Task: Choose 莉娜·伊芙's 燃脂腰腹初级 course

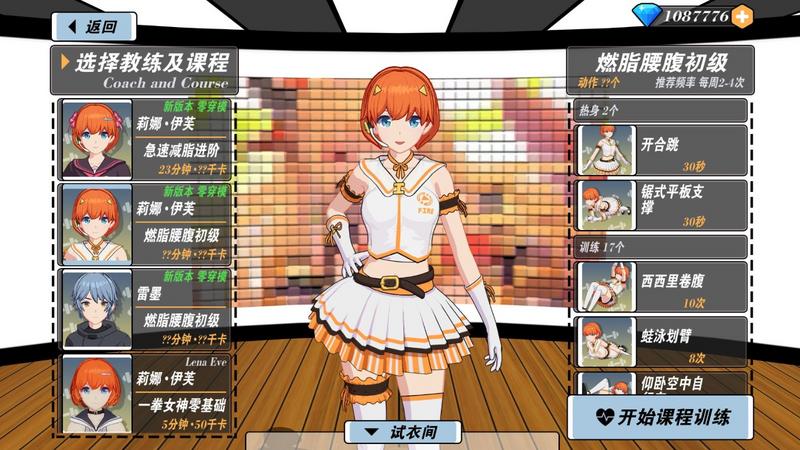Action: tap(146, 224)
